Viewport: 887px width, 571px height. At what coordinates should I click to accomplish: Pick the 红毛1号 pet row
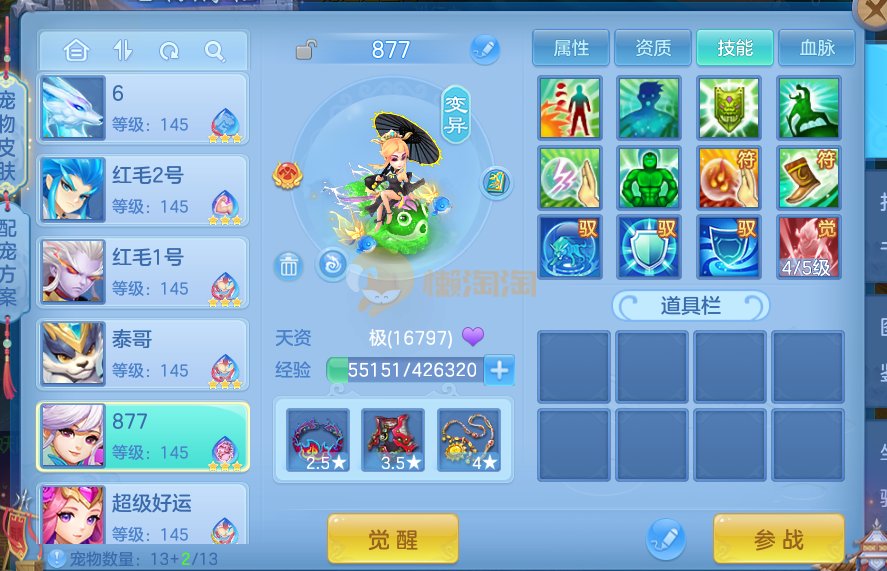[143, 272]
